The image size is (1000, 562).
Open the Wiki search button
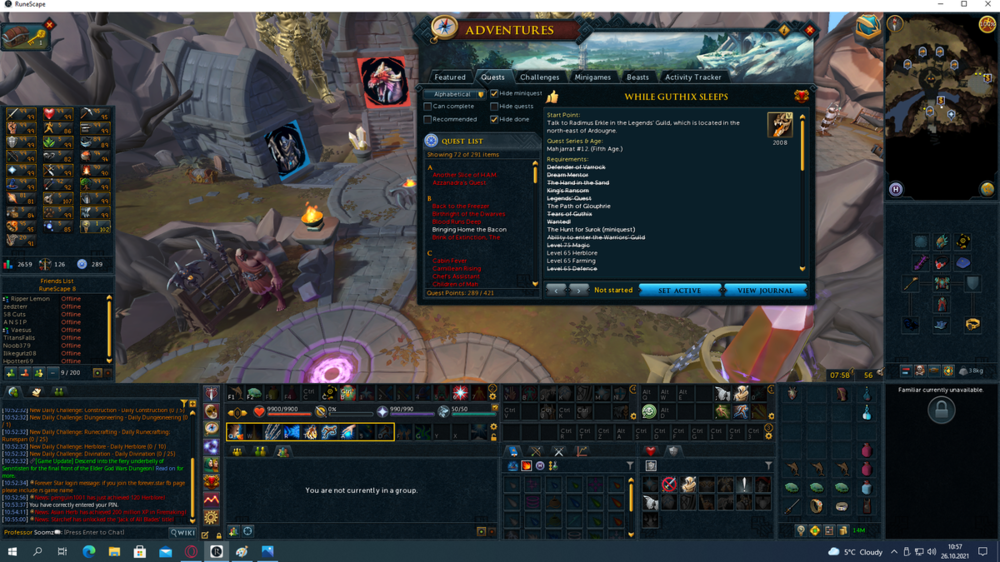(183, 533)
